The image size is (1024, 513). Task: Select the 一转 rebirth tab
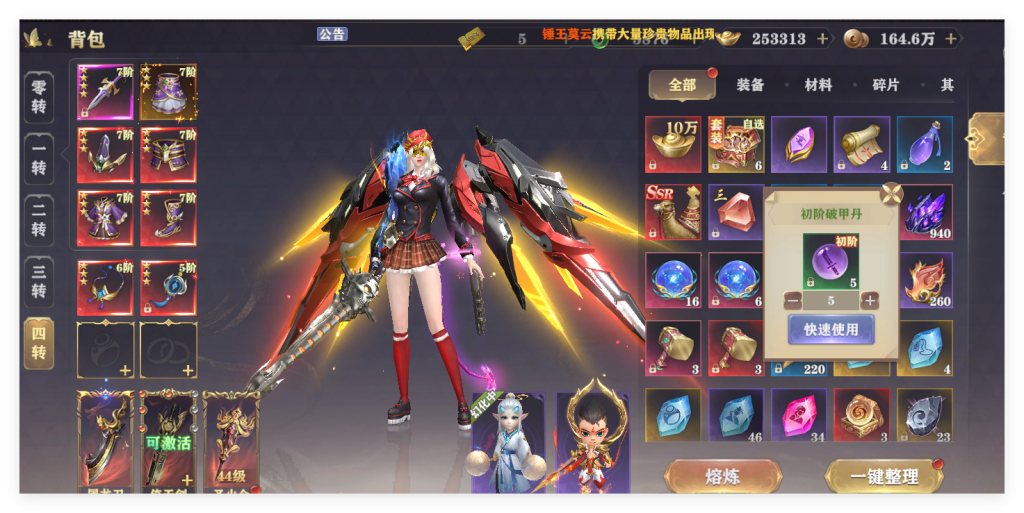pos(39,159)
